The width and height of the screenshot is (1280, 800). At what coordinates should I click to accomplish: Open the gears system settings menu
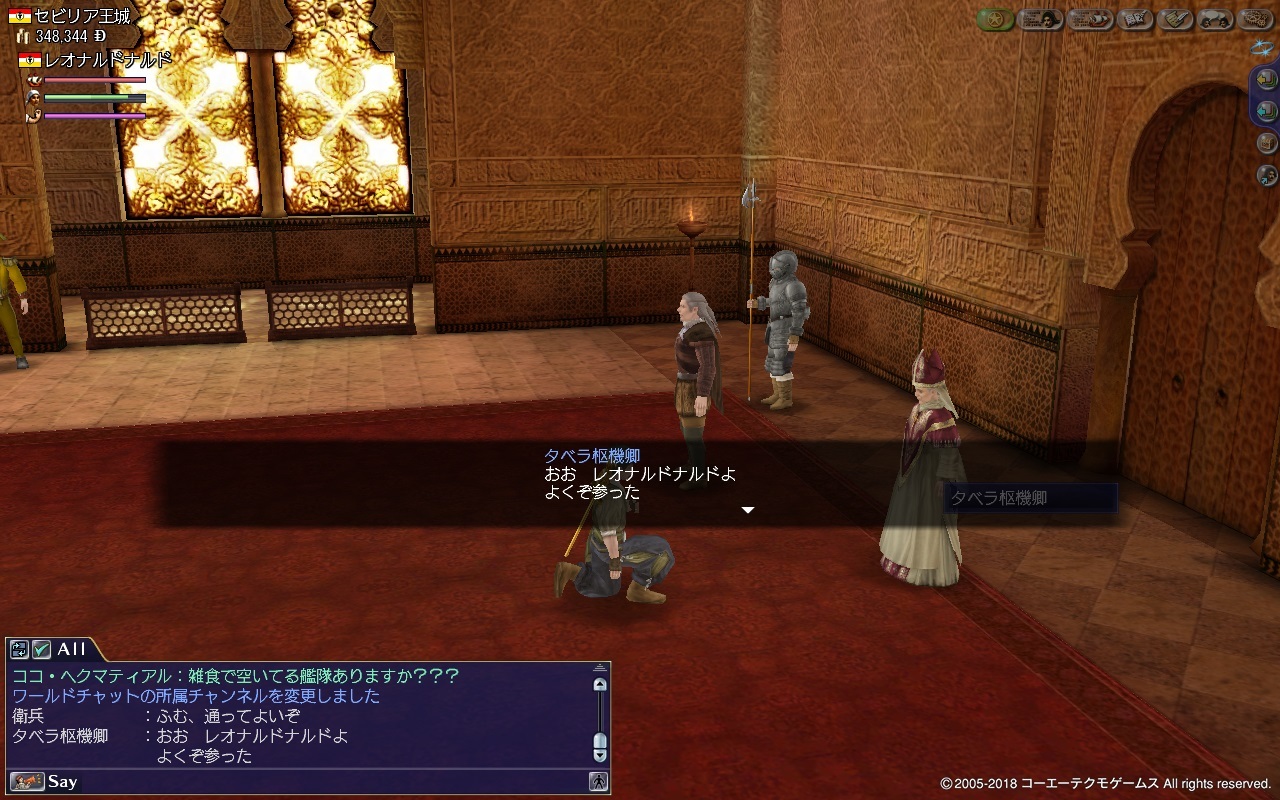(1256, 20)
